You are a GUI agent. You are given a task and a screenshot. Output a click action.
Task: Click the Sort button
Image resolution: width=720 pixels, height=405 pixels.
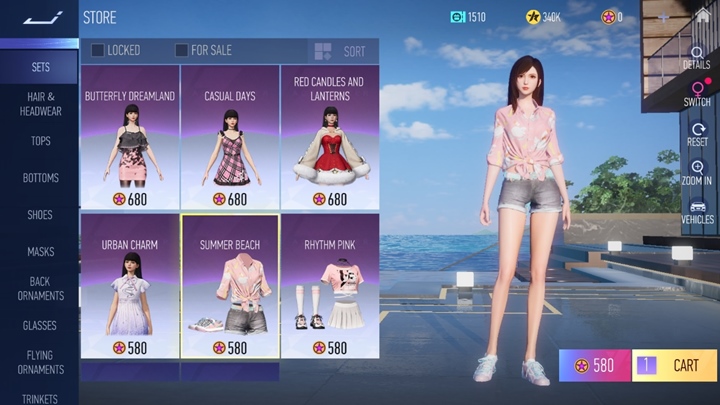pos(340,51)
